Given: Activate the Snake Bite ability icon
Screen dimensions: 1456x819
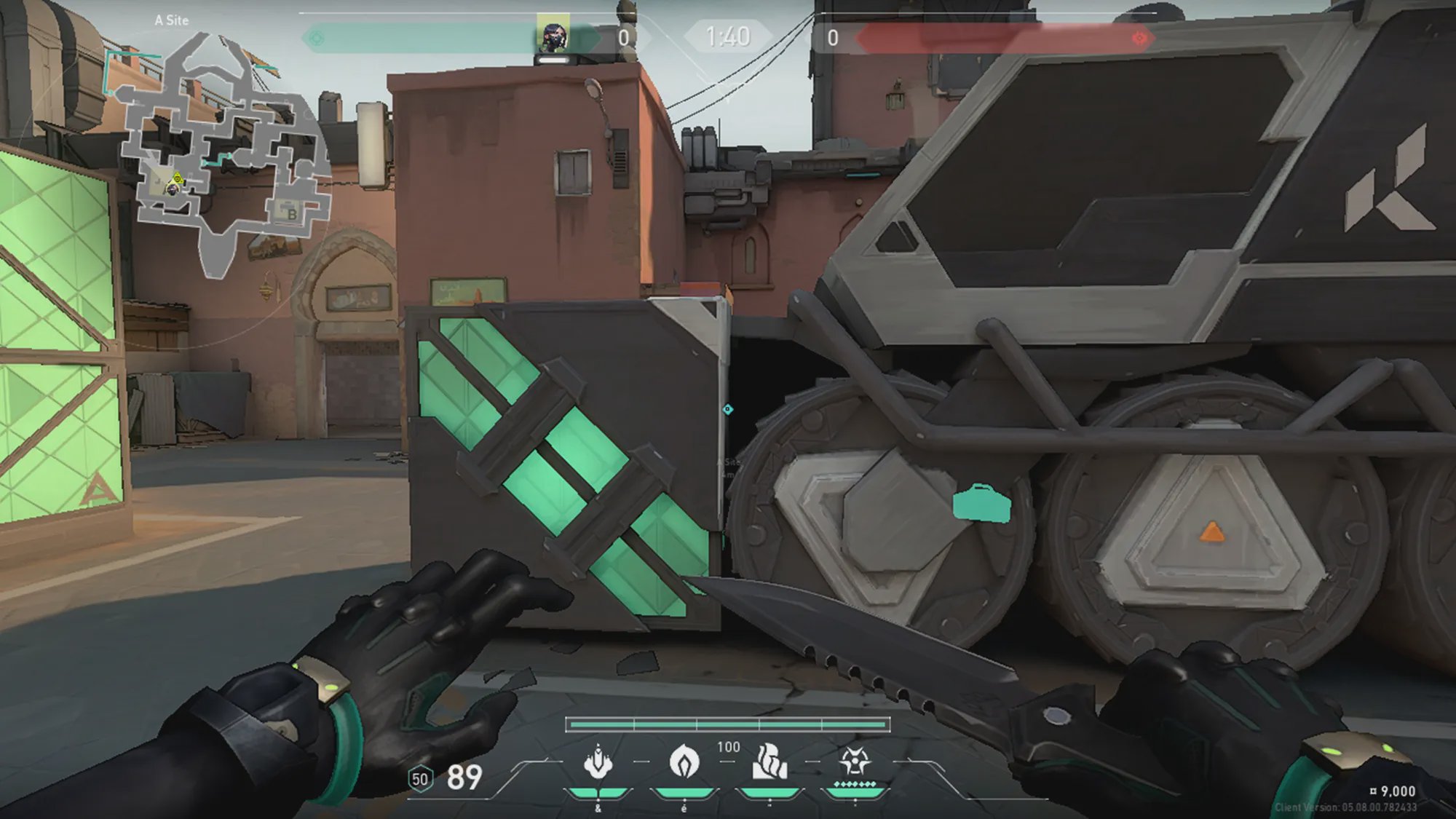Looking at the screenshot, I should pos(598,762).
